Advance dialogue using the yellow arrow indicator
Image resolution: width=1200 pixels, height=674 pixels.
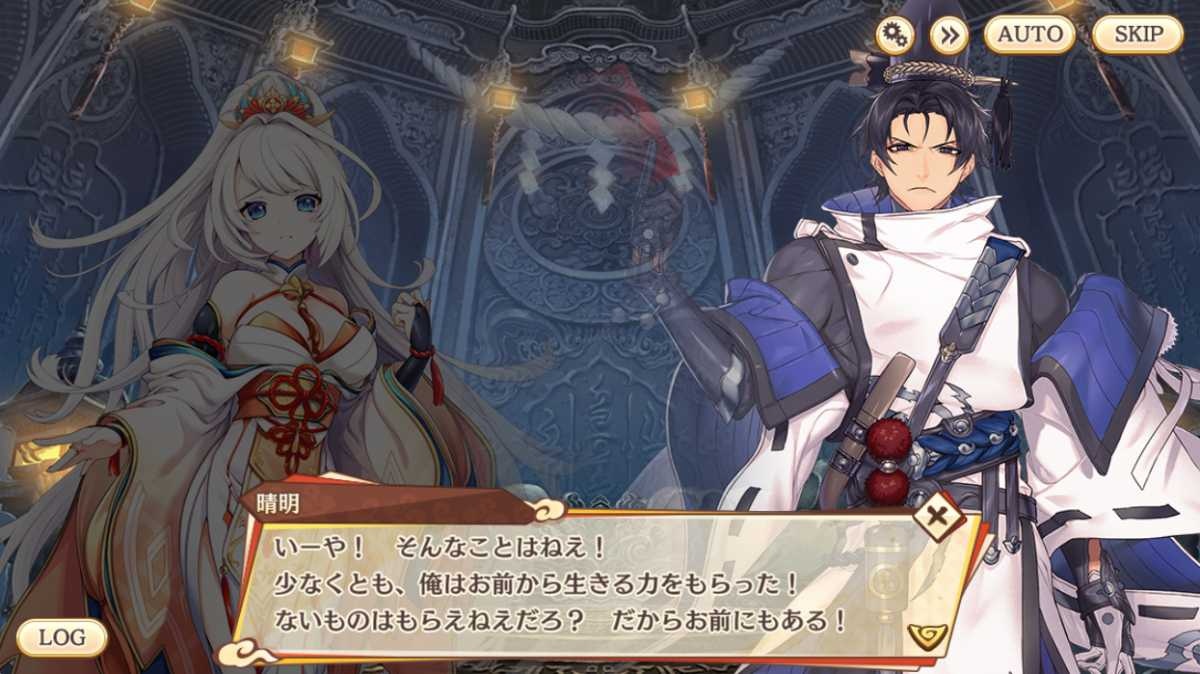[x=928, y=633]
